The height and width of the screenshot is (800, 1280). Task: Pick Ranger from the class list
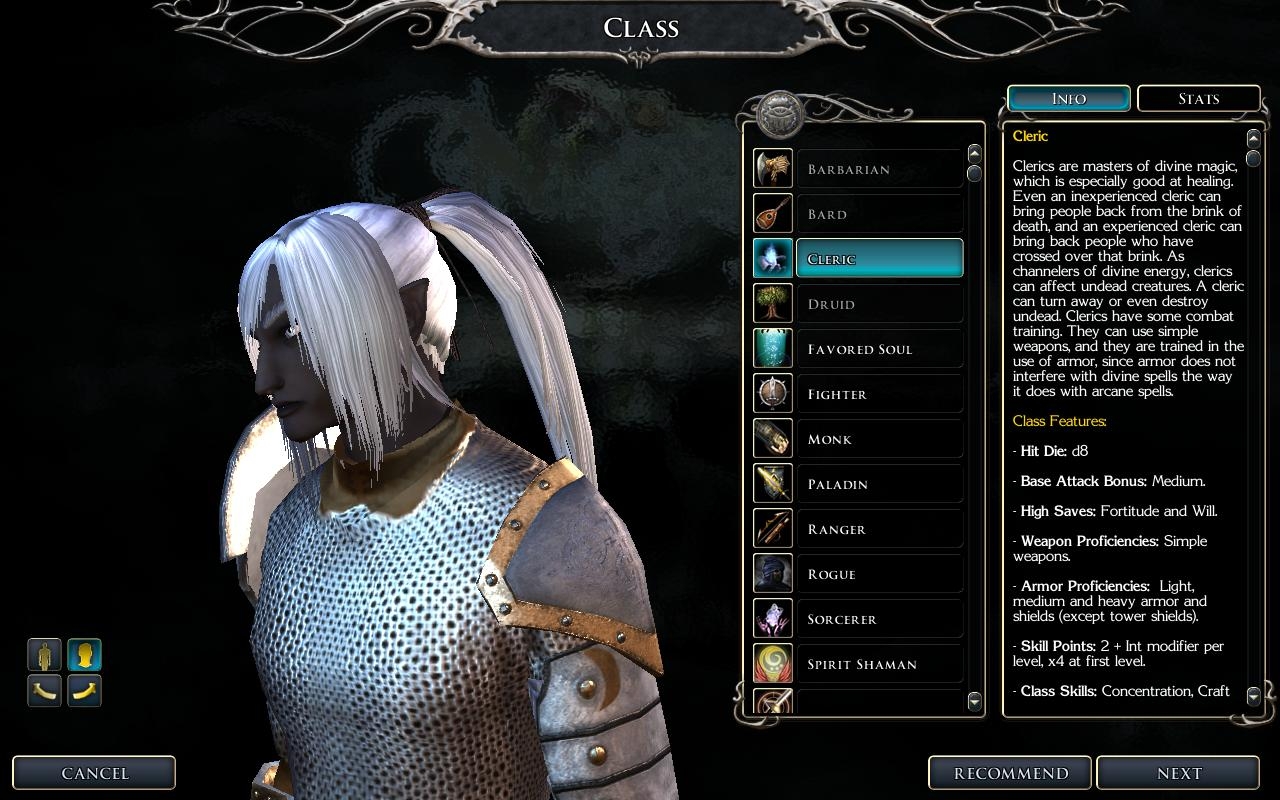(879, 529)
